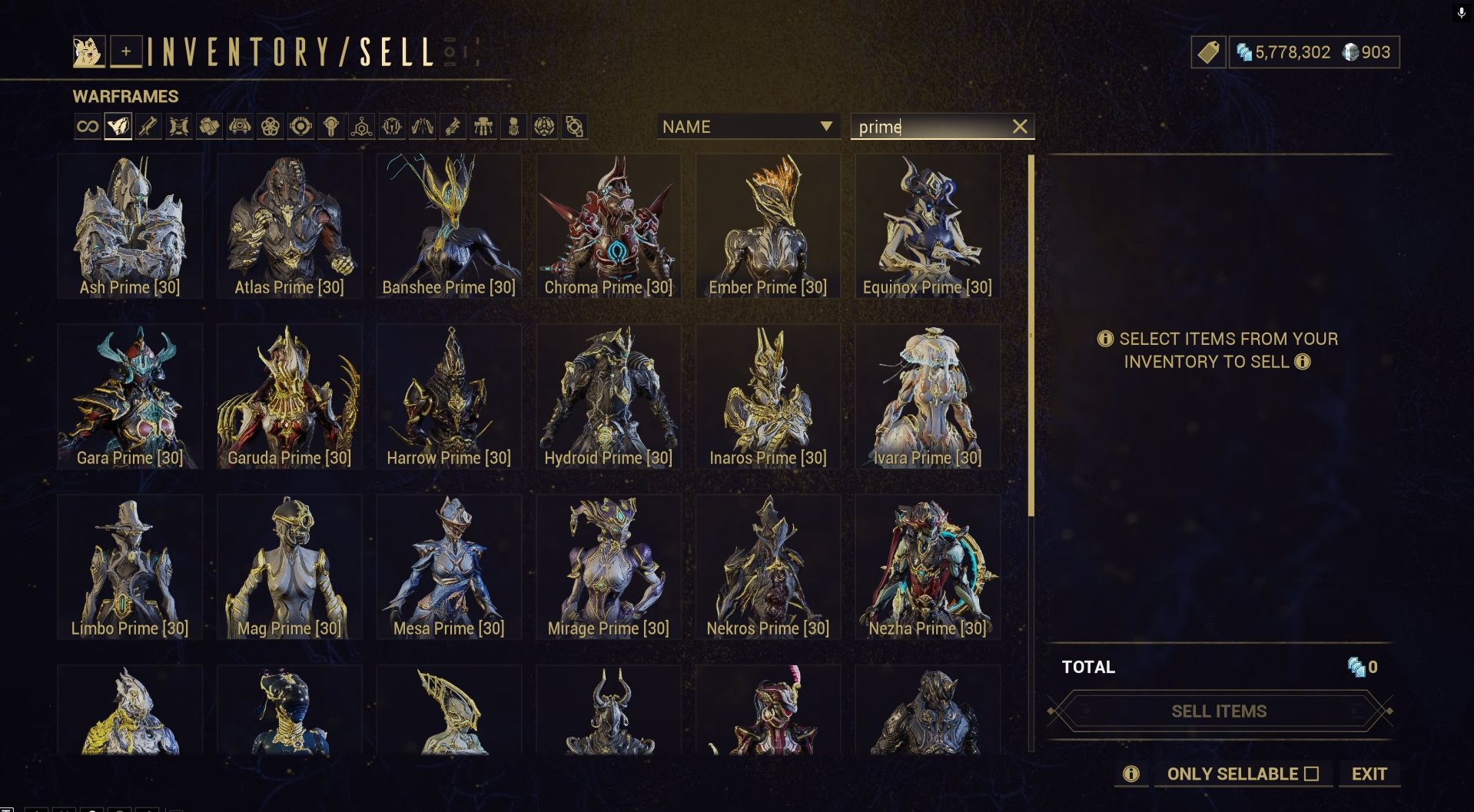Choose Nezha Prime from the list
The image size is (1474, 812).
(x=927, y=567)
